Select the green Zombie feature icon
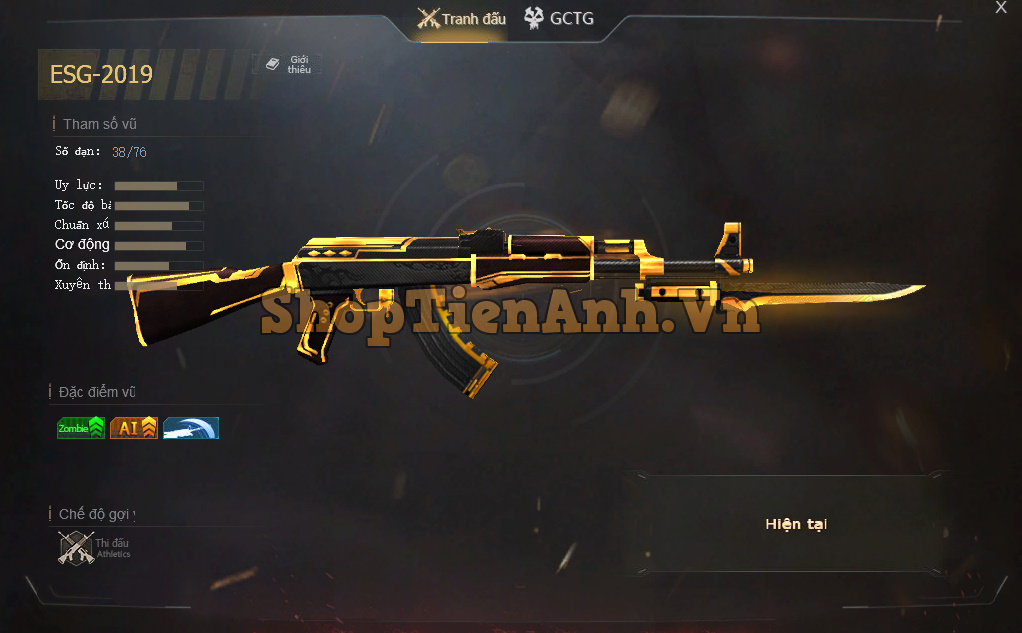1022x633 pixels. click(x=81, y=428)
